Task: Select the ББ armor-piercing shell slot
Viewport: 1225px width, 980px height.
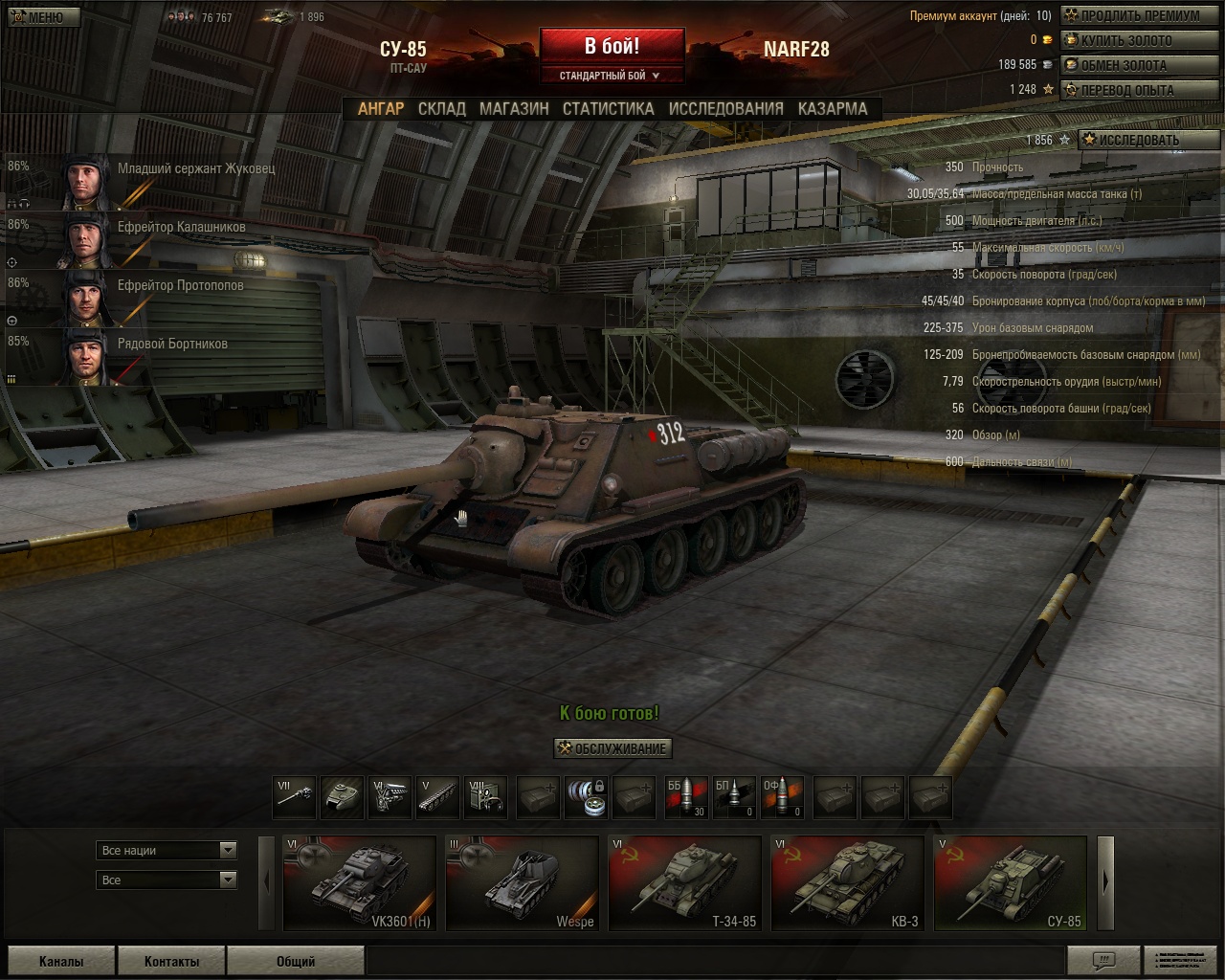Action: pos(686,798)
